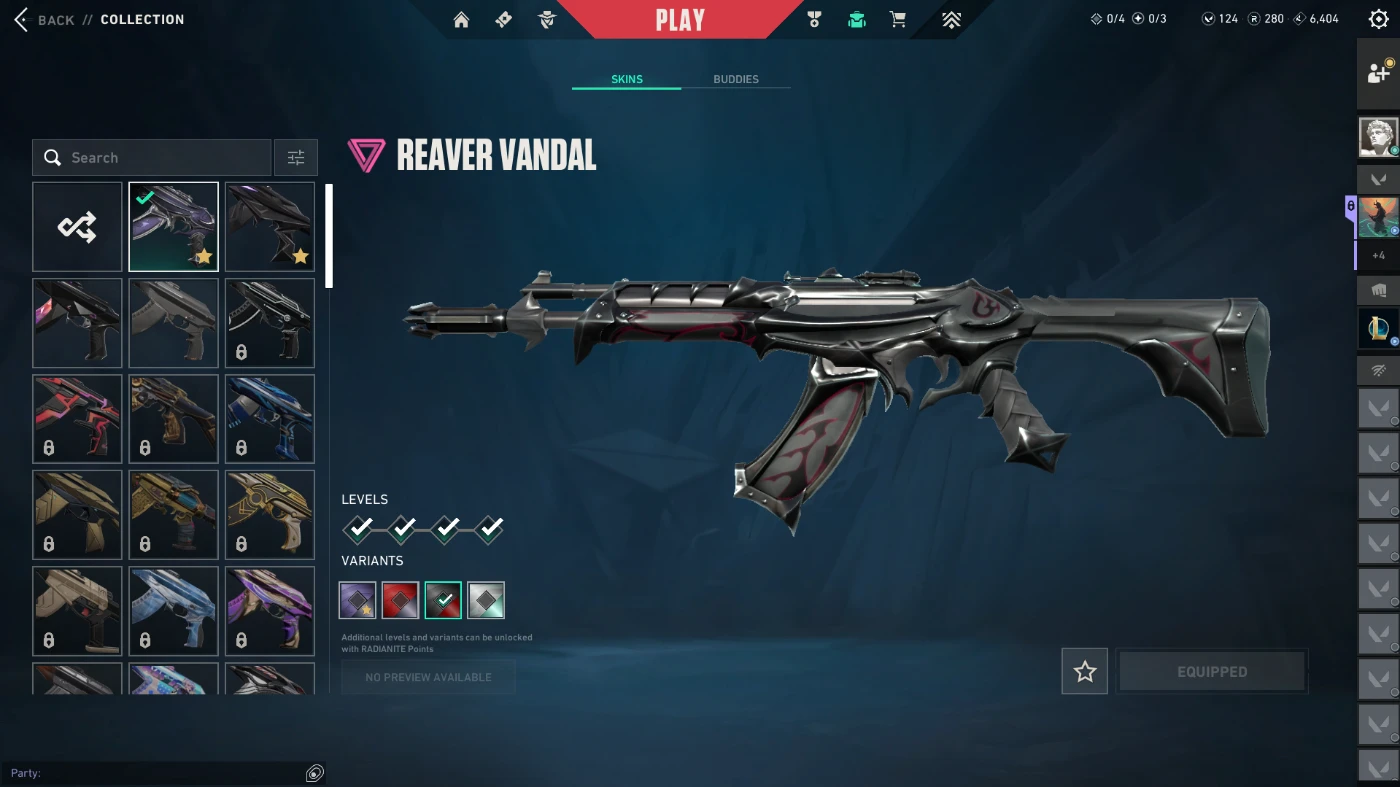The width and height of the screenshot is (1400, 787).
Task: Go back to the Collection screen
Action: click(x=45, y=20)
